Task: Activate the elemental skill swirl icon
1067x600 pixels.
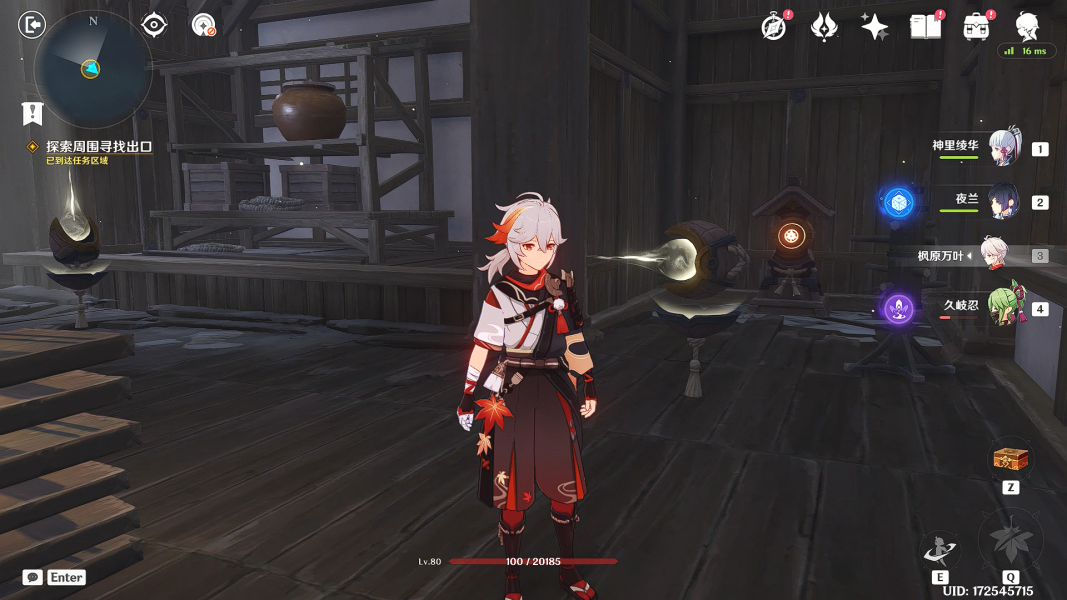Action: (x=940, y=548)
